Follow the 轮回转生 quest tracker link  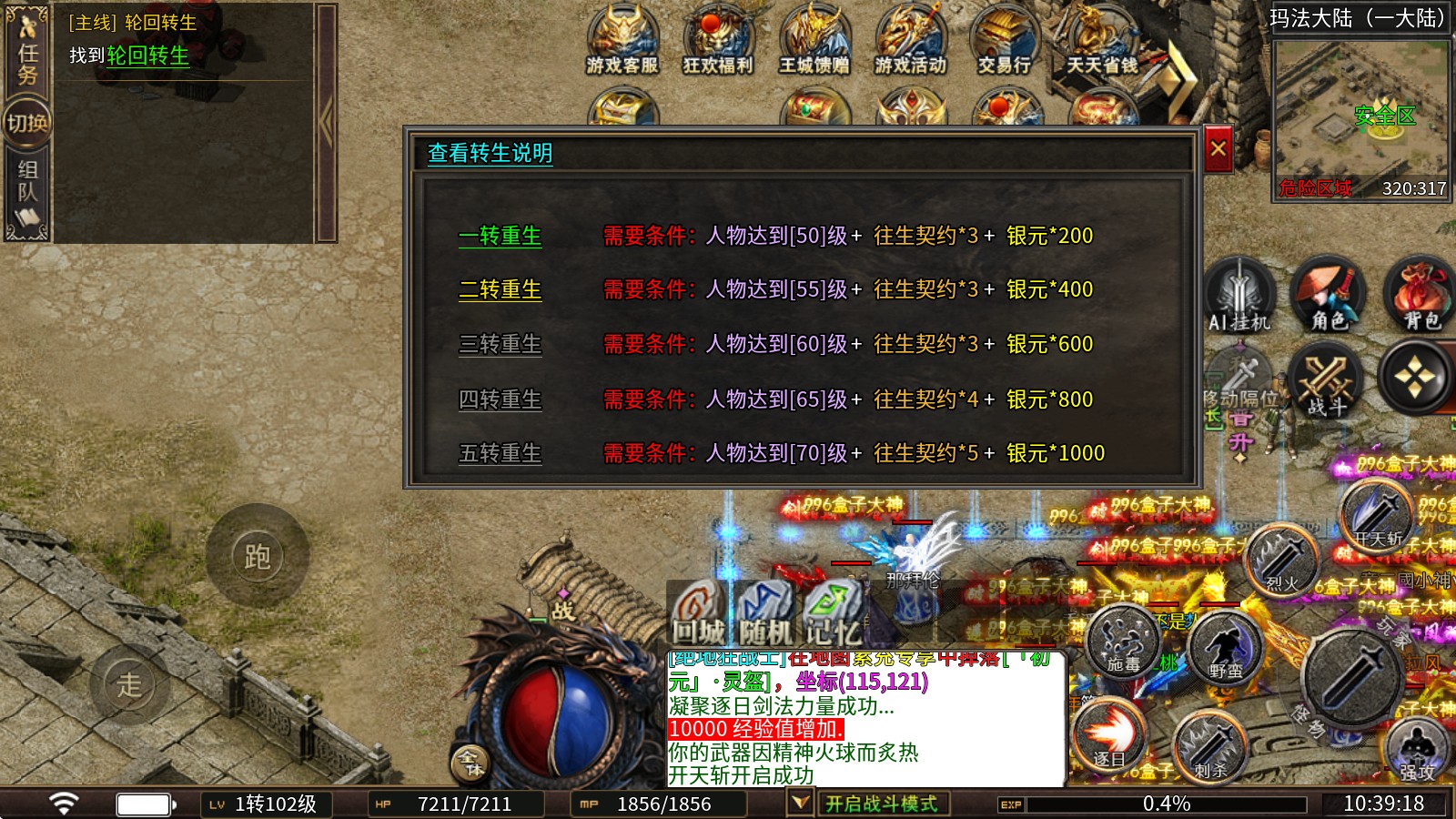[x=147, y=56]
